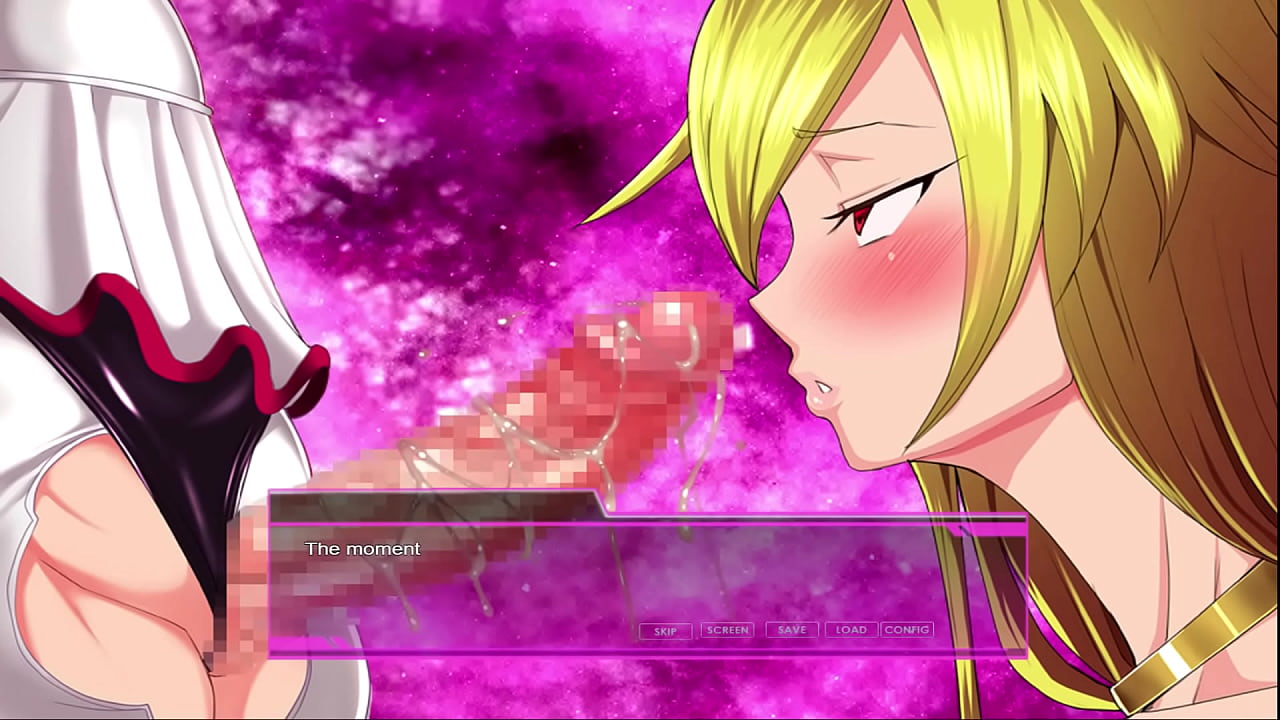This screenshot has height=720, width=1280.
Task: Click the SKIP button in the dialogue box
Action: tap(665, 631)
